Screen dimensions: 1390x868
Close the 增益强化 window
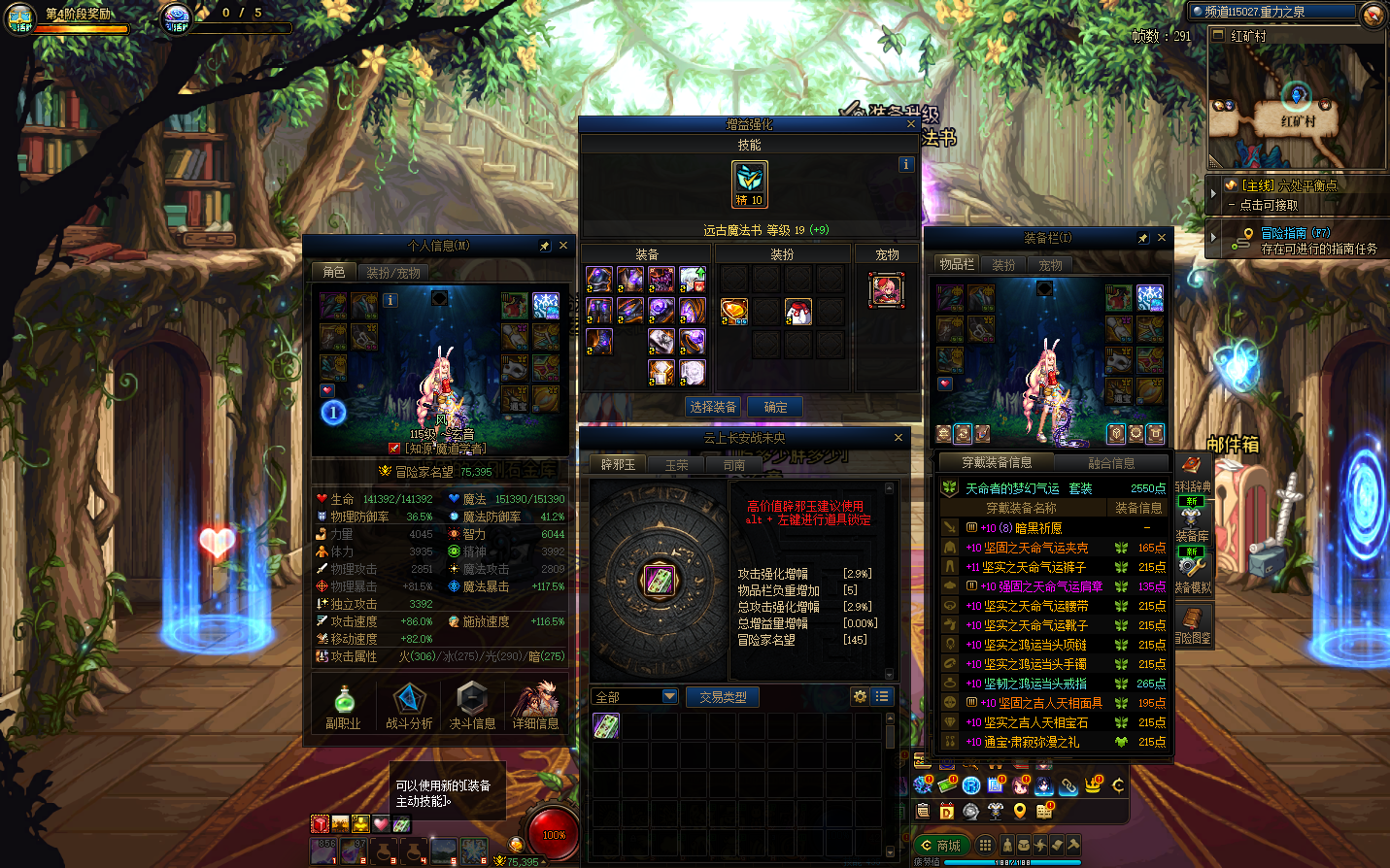coord(910,124)
